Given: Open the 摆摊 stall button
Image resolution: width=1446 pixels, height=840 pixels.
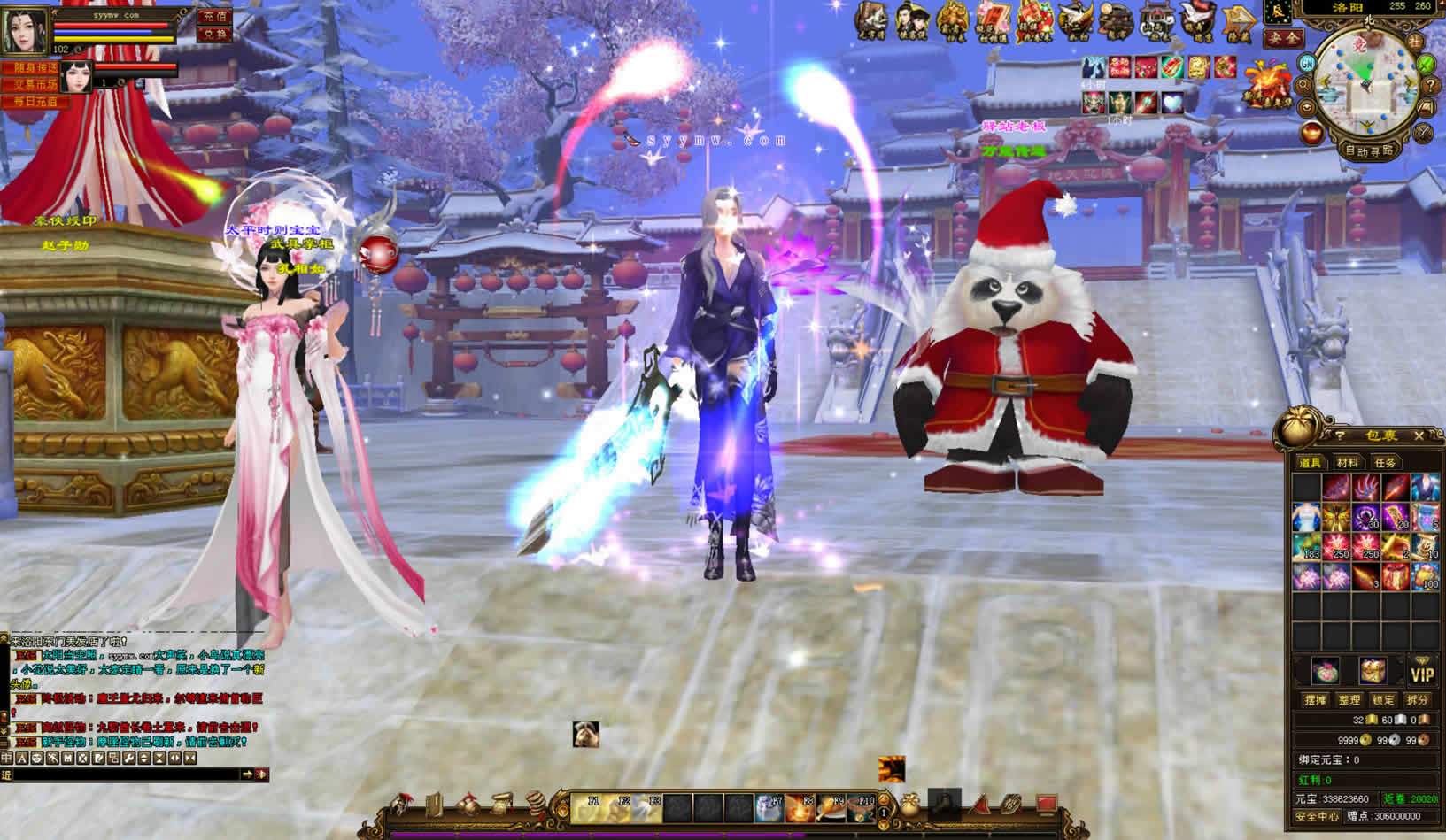Looking at the screenshot, I should (1315, 700).
